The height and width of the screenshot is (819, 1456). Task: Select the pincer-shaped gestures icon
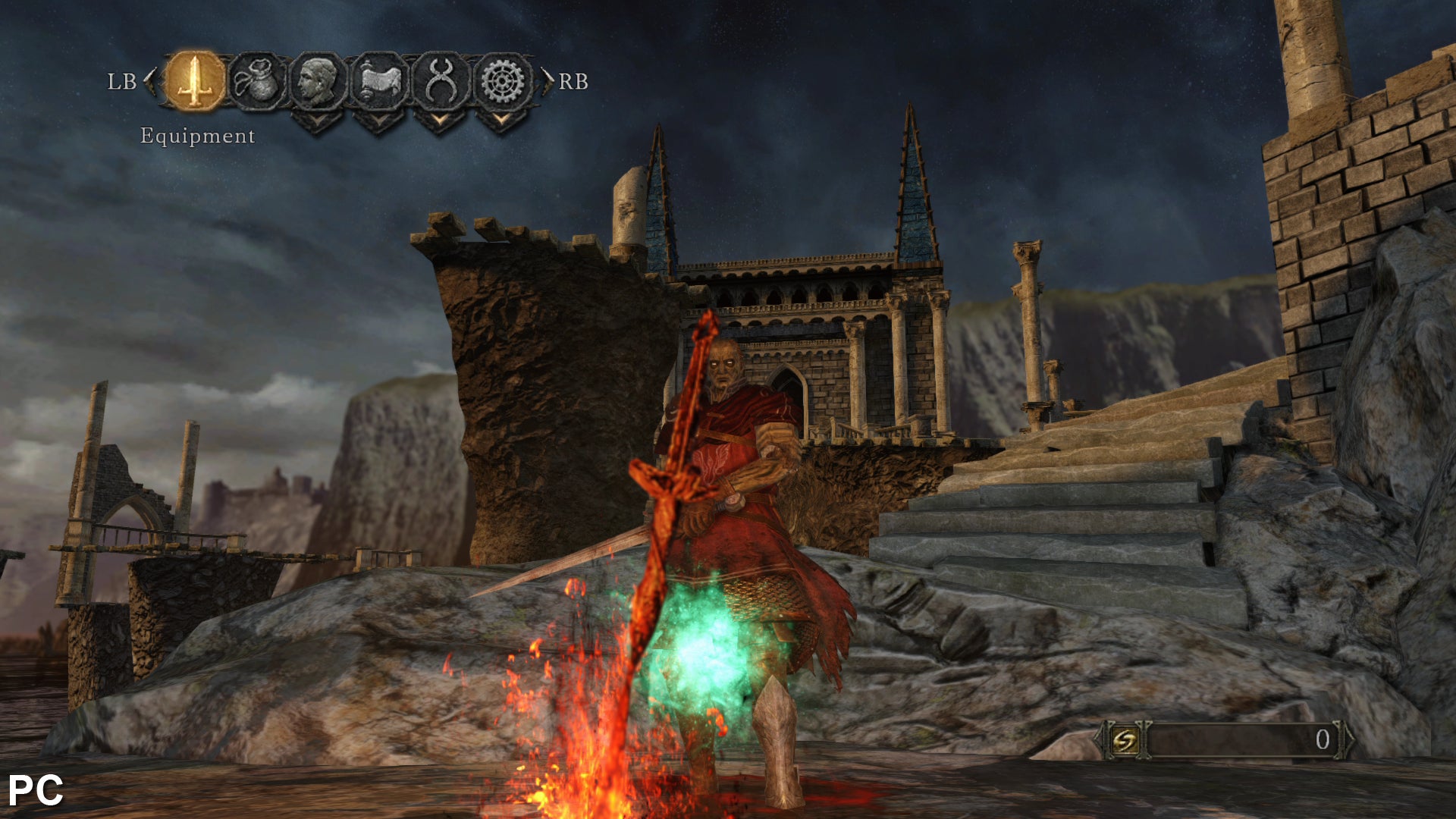click(441, 80)
